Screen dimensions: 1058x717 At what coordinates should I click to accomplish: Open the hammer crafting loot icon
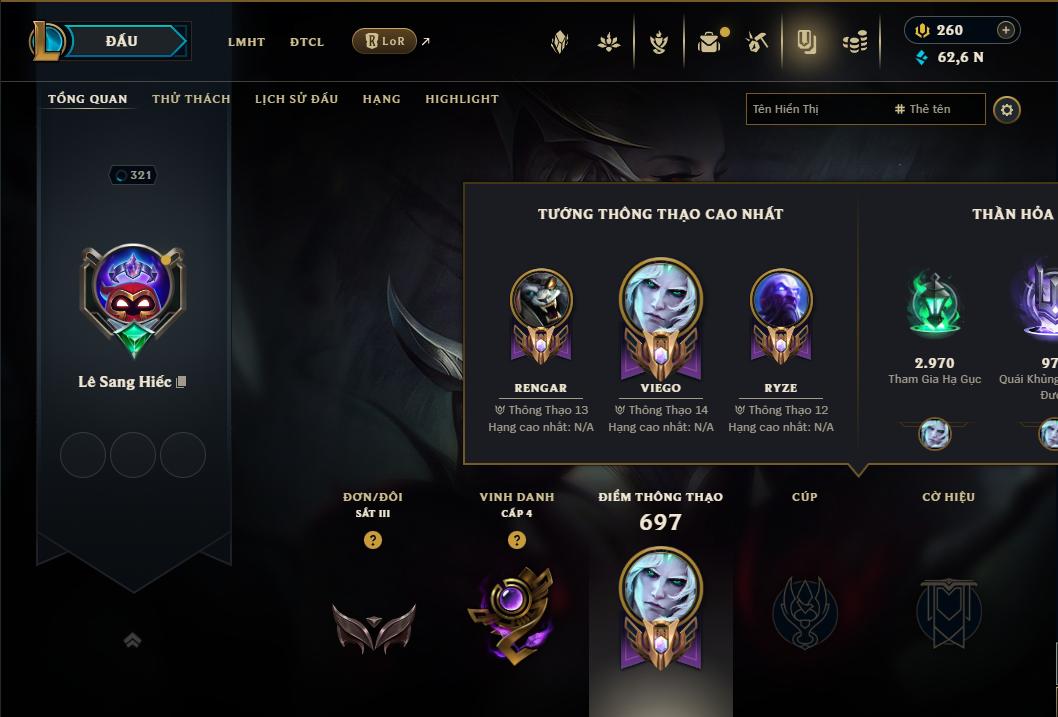tap(756, 42)
